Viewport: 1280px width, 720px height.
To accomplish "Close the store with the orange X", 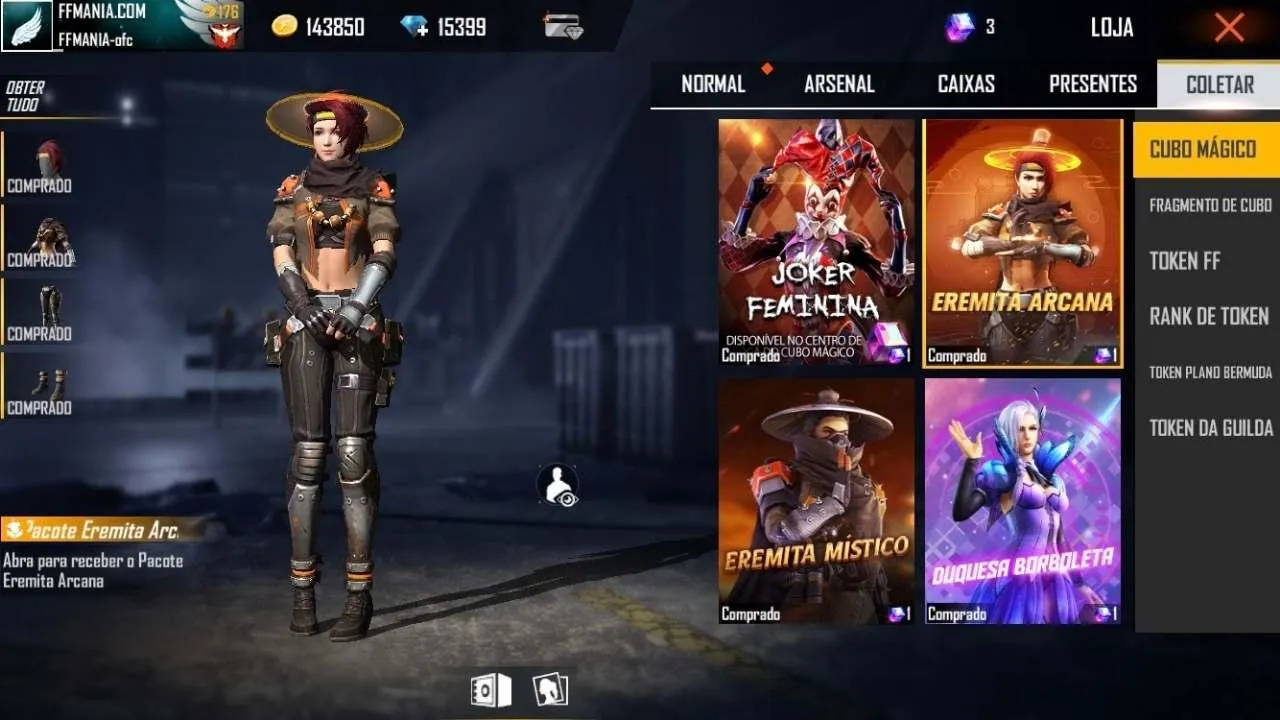I will click(1229, 27).
